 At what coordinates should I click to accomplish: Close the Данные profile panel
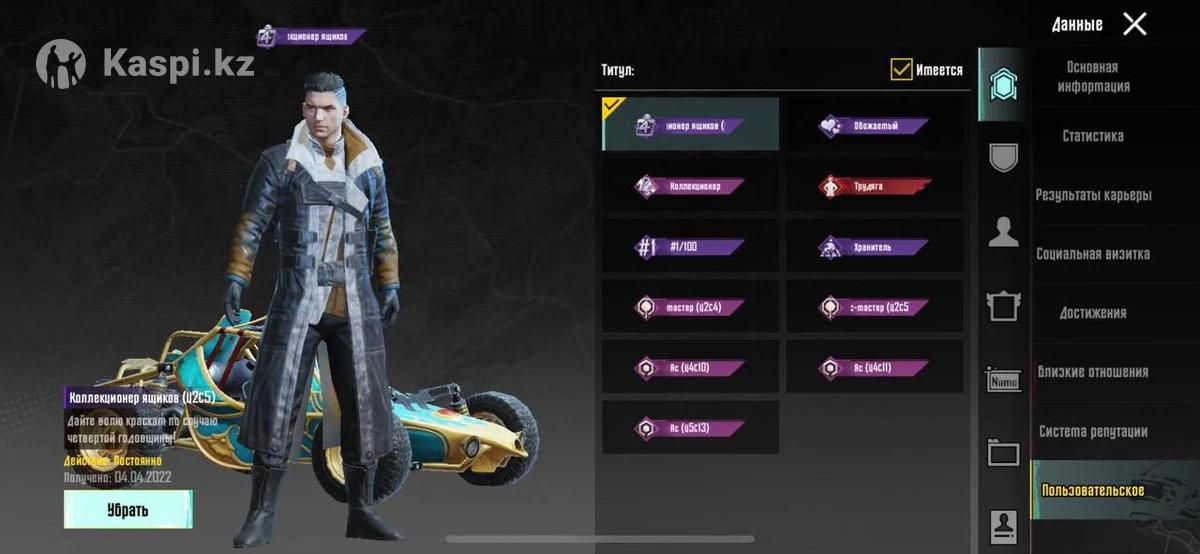[1134, 24]
